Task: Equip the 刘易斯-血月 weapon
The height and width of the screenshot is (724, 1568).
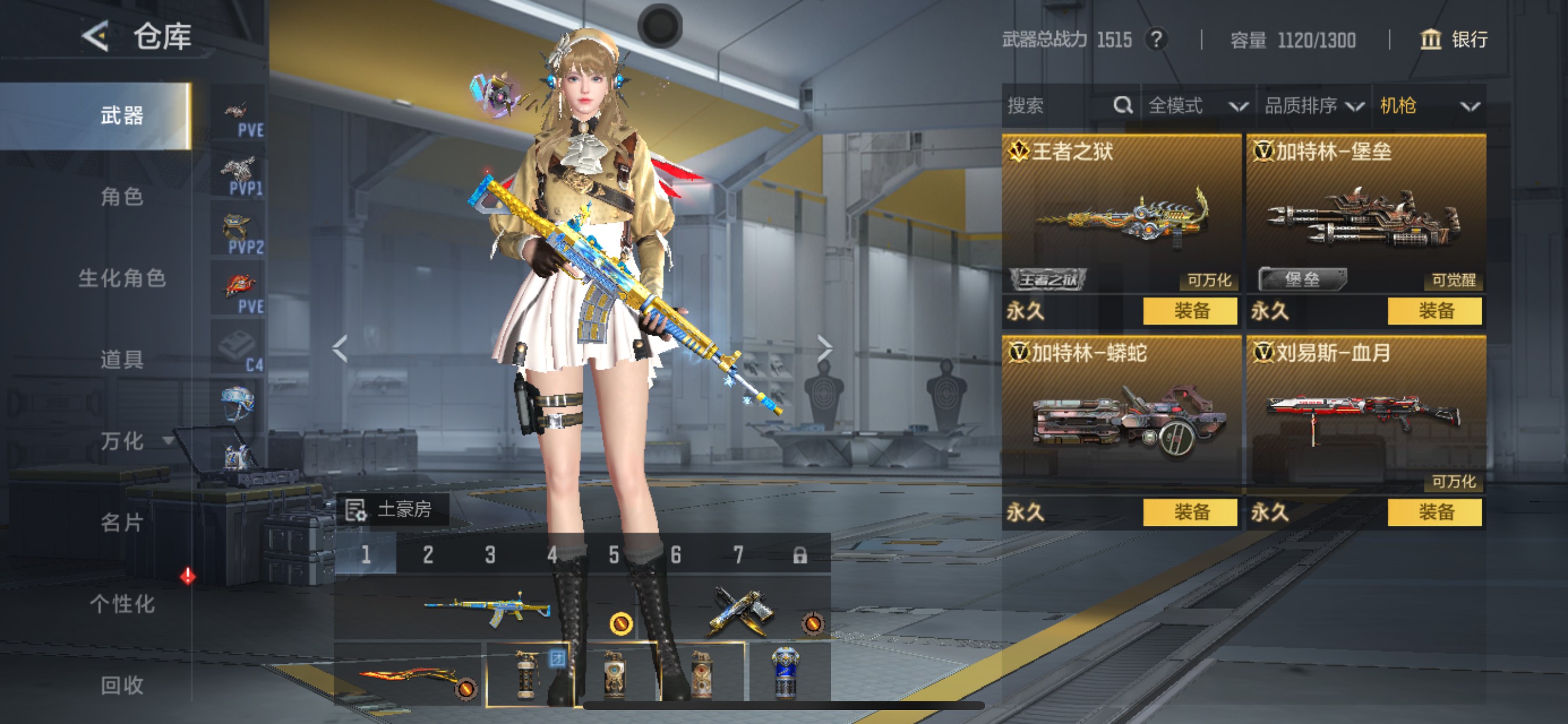Action: point(1434,512)
